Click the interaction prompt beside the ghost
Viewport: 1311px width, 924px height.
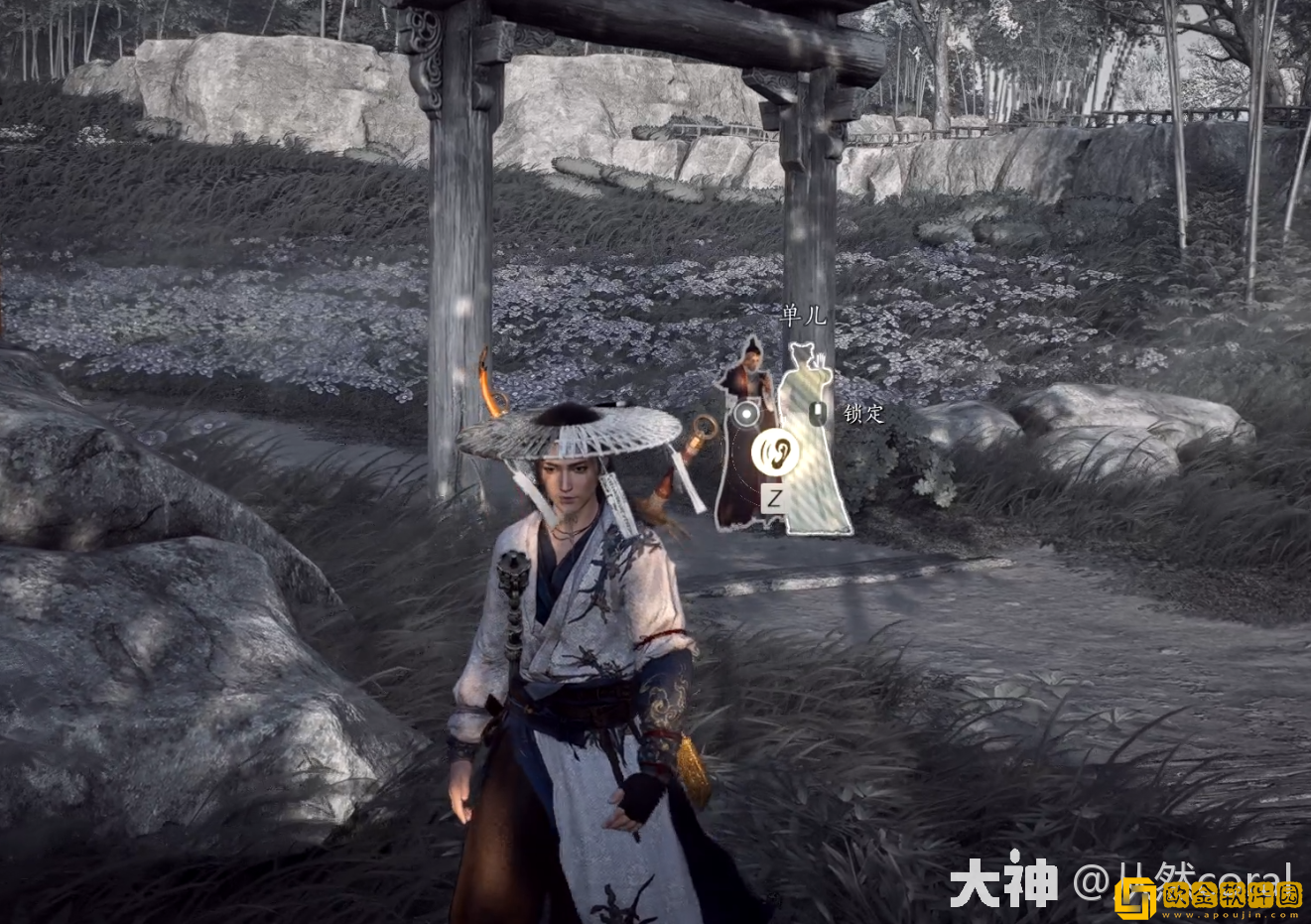(818, 412)
